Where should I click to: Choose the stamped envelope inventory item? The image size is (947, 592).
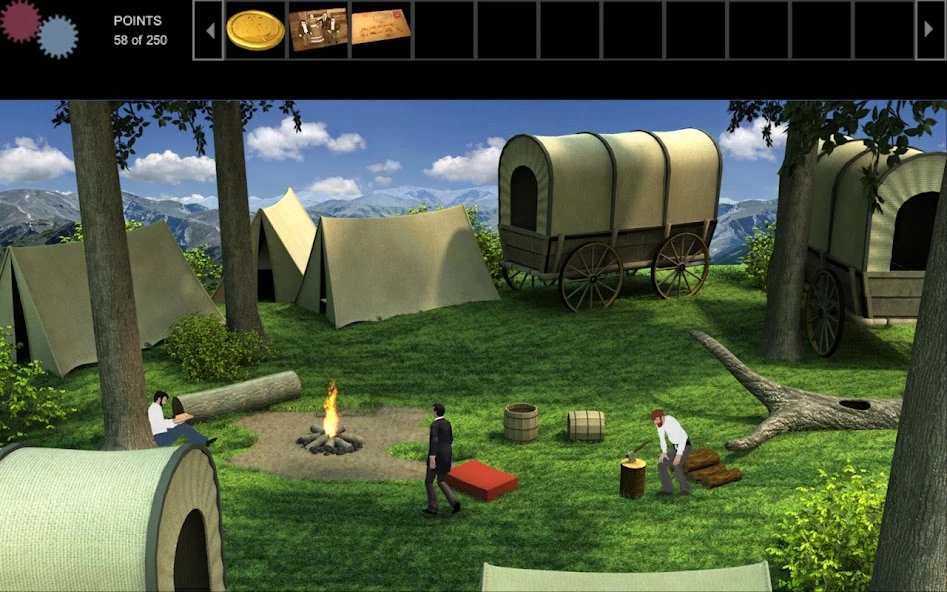[381, 27]
